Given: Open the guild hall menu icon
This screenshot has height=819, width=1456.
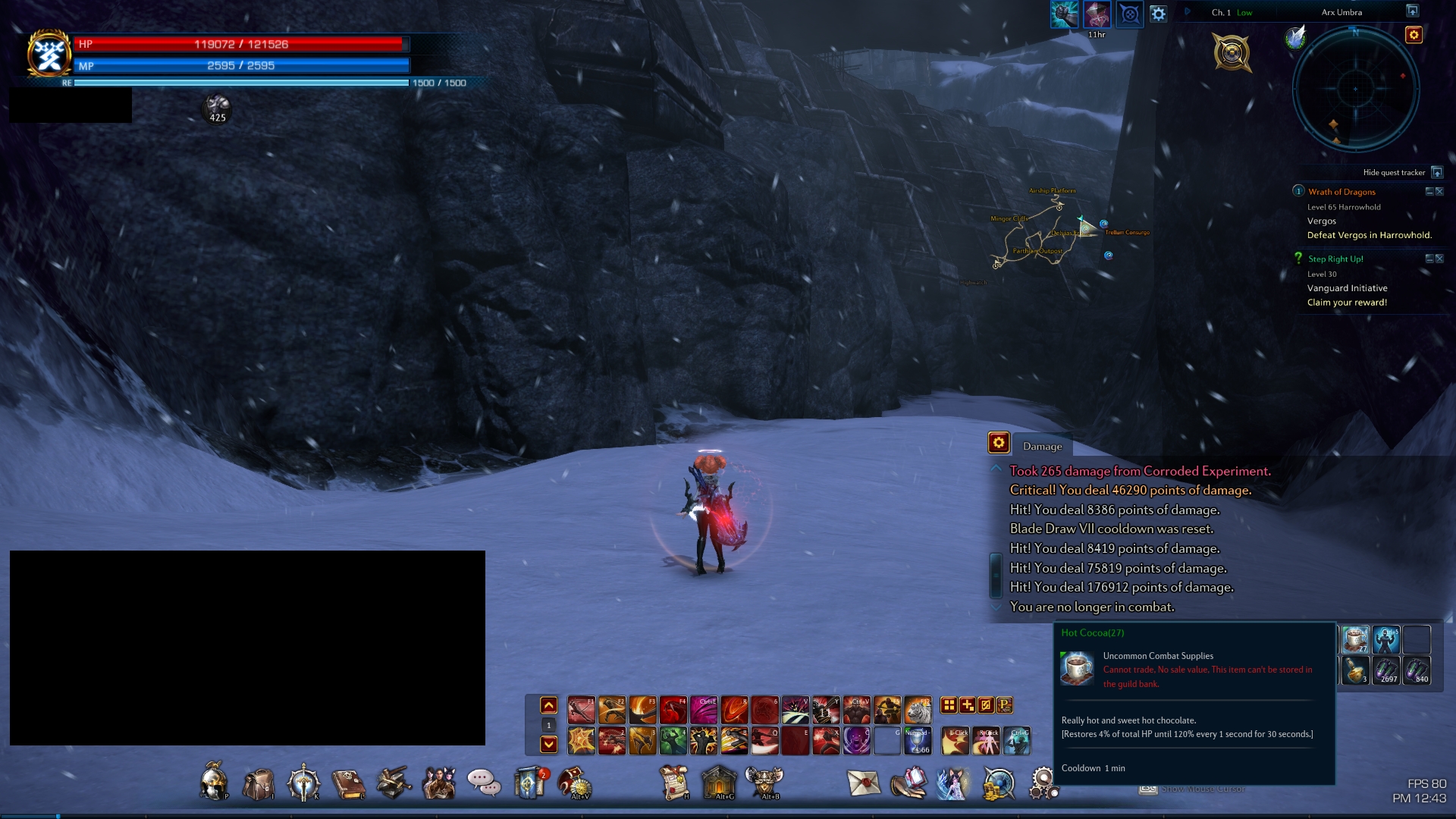Looking at the screenshot, I should pos(719,781).
